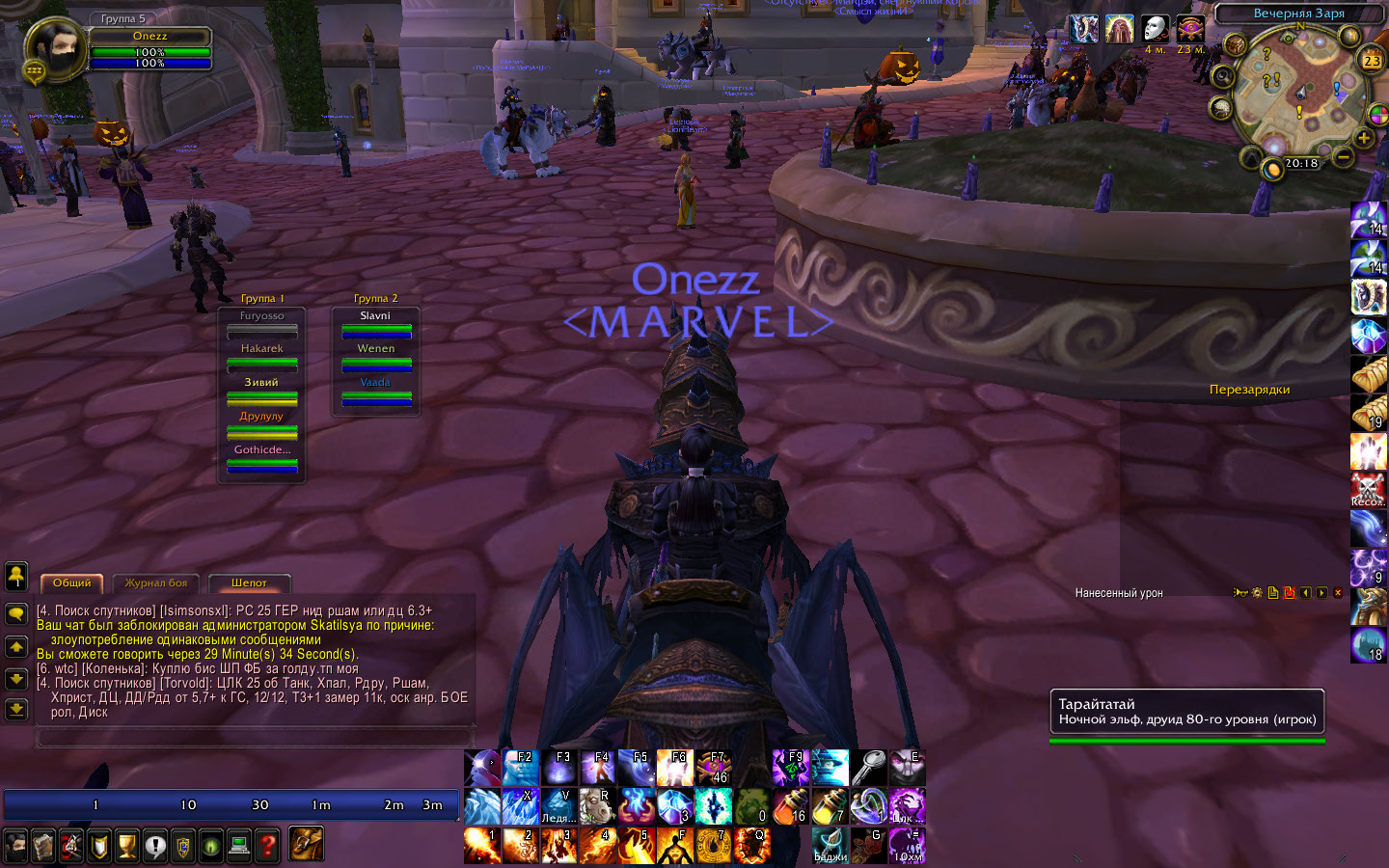Select the Шепот chat tab

249,583
